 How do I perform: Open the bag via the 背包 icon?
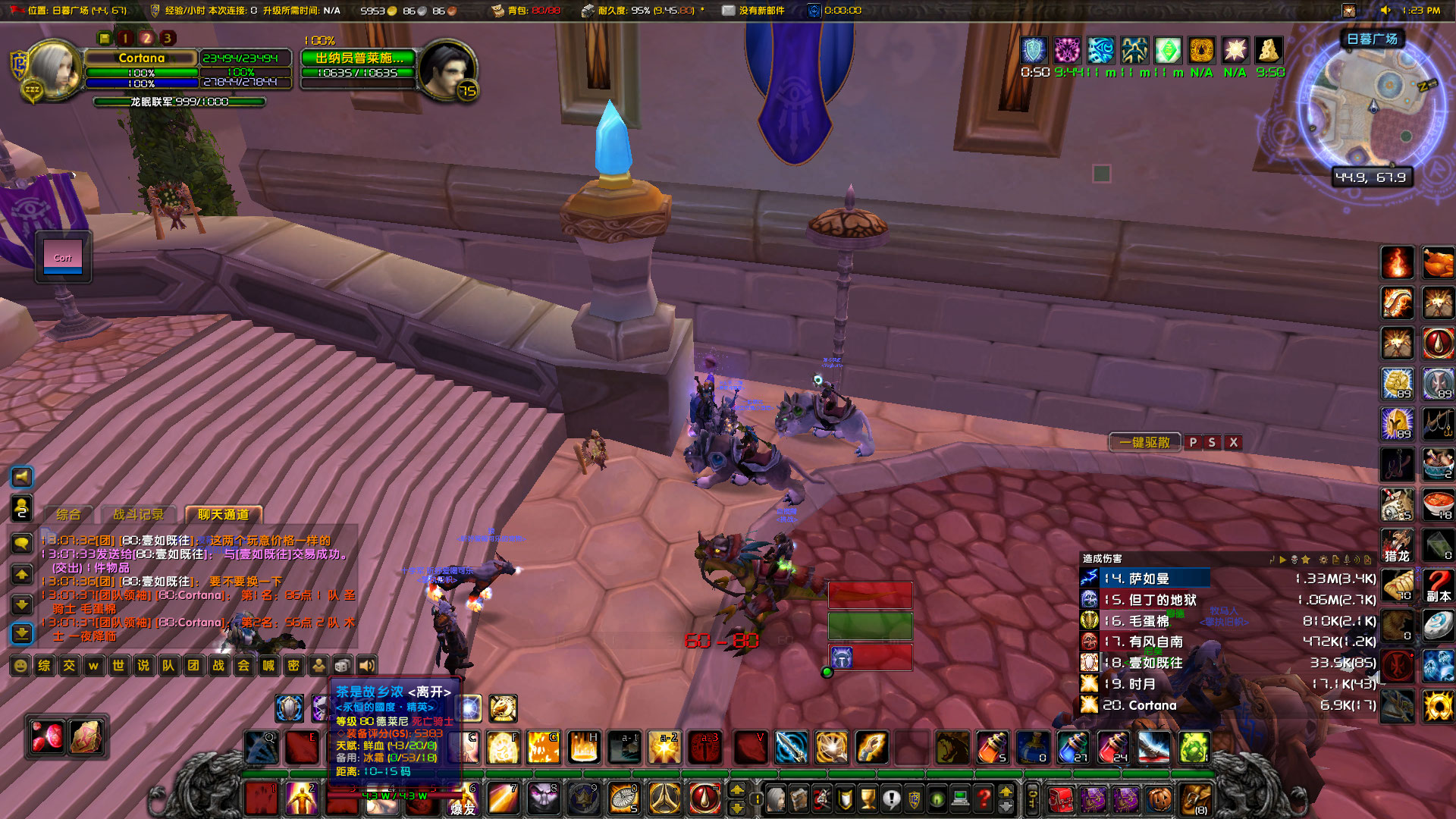click(x=498, y=10)
